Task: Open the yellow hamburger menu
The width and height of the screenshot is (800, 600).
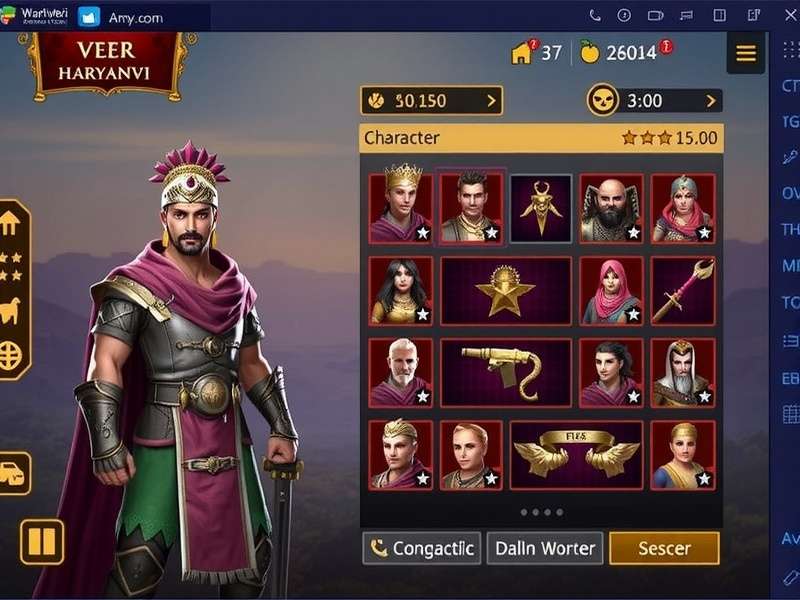Action: [746, 54]
